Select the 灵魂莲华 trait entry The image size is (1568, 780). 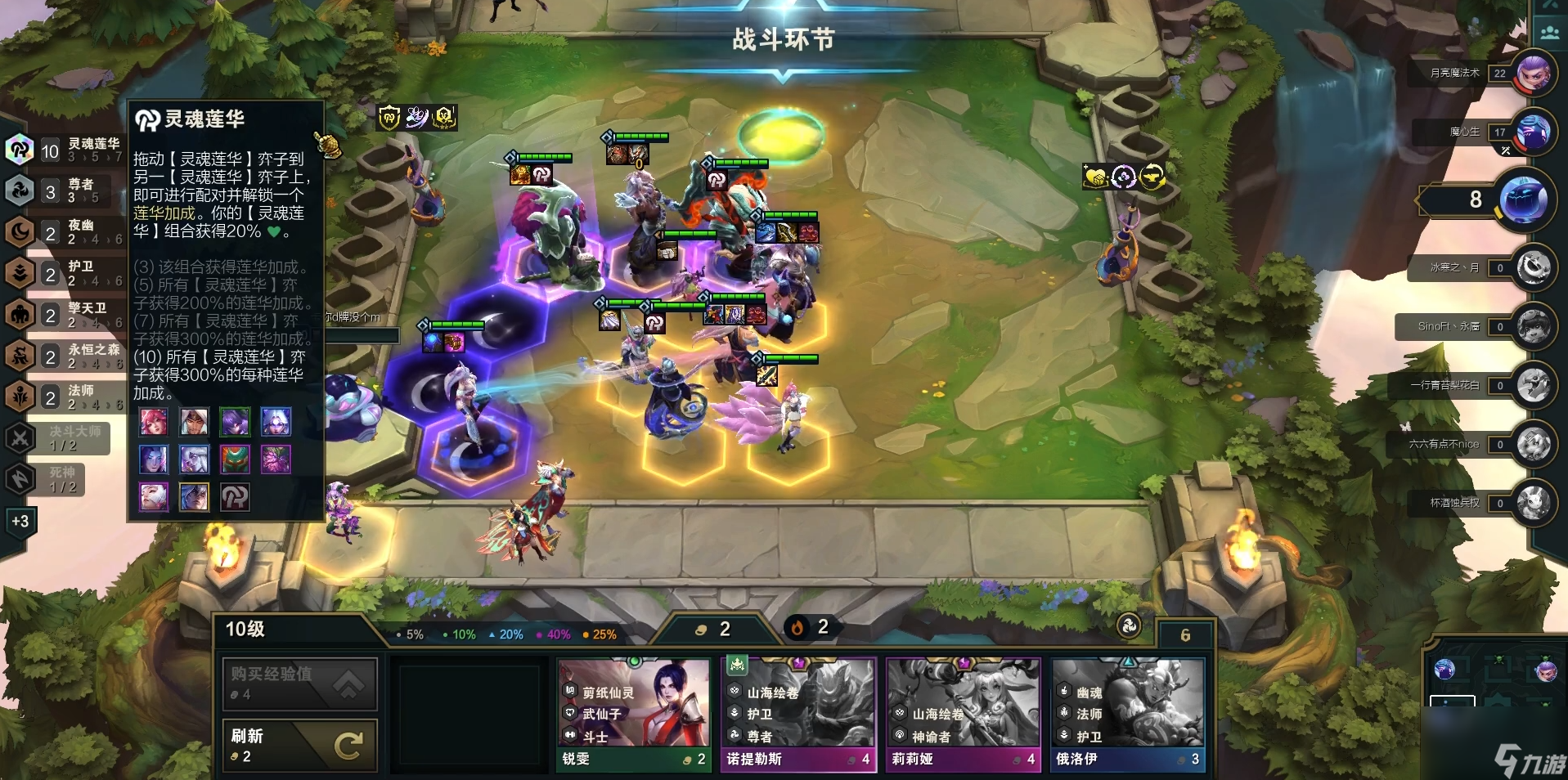click(x=65, y=150)
